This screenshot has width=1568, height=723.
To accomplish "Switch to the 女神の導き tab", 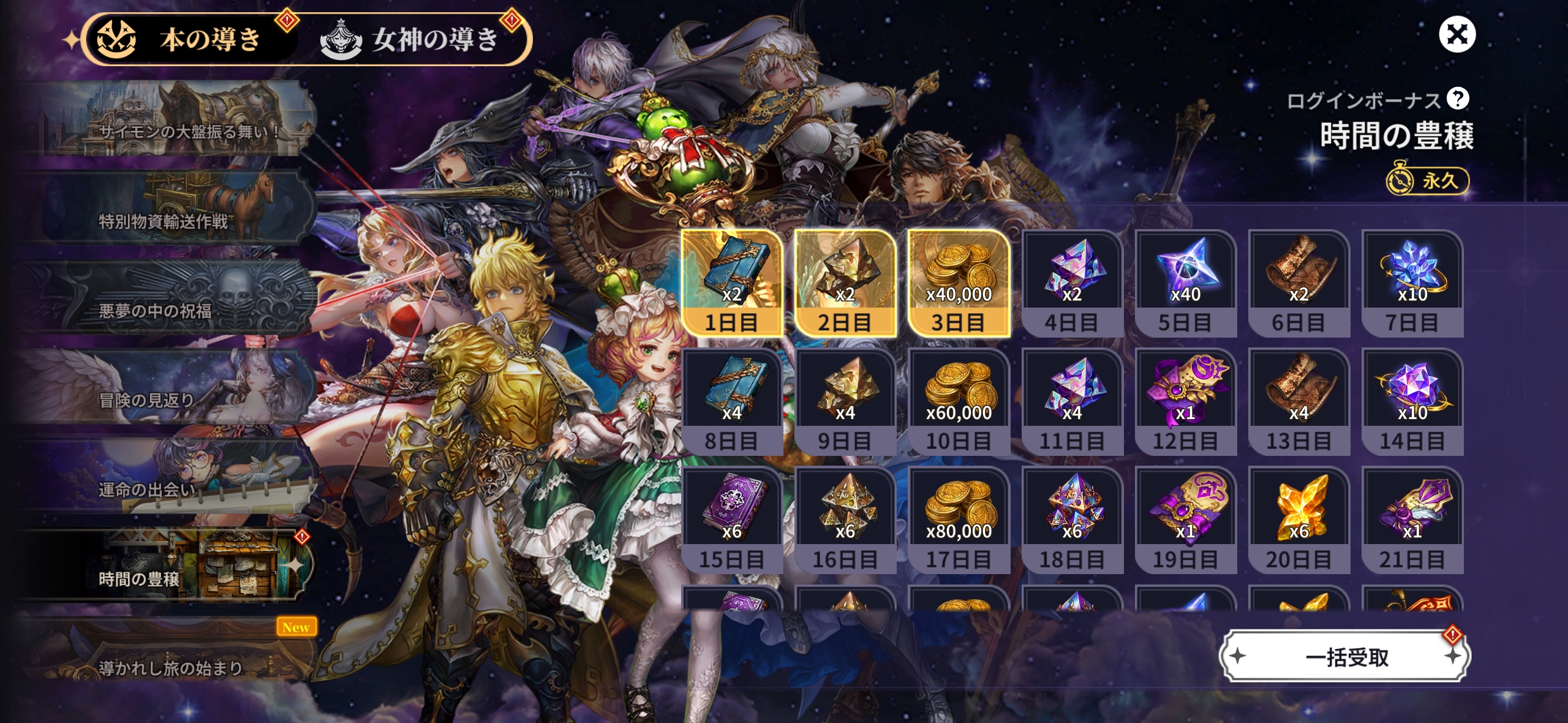I will pos(417,39).
